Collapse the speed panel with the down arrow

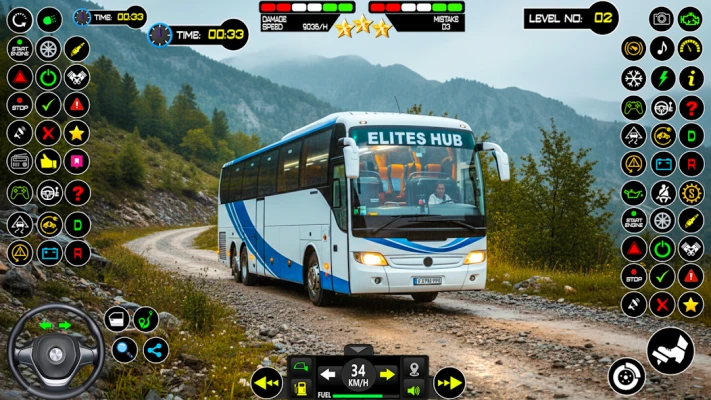pyautogui.click(x=358, y=350)
